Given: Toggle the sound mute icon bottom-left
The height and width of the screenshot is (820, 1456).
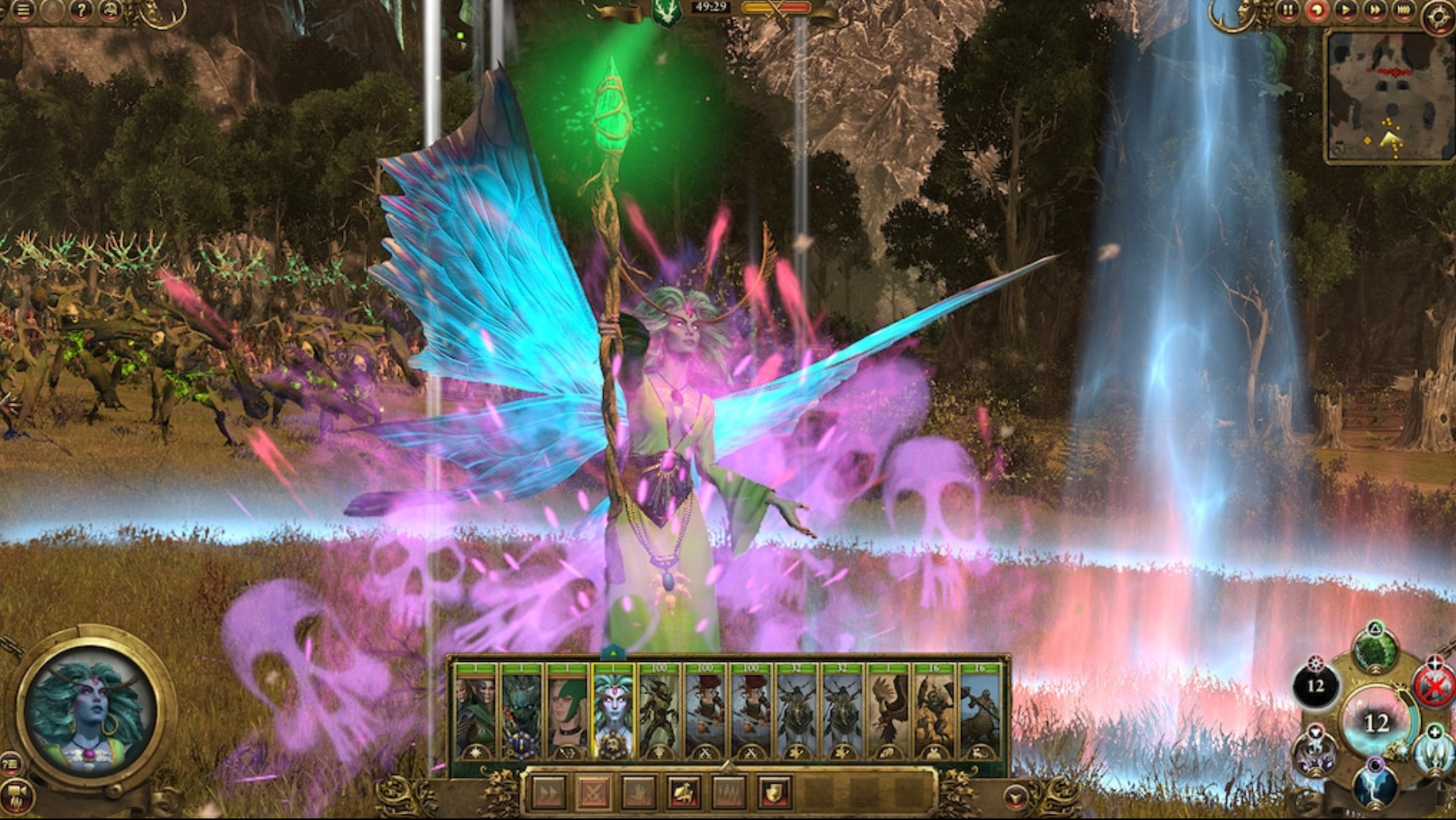Looking at the screenshot, I should pyautogui.click(x=16, y=796).
